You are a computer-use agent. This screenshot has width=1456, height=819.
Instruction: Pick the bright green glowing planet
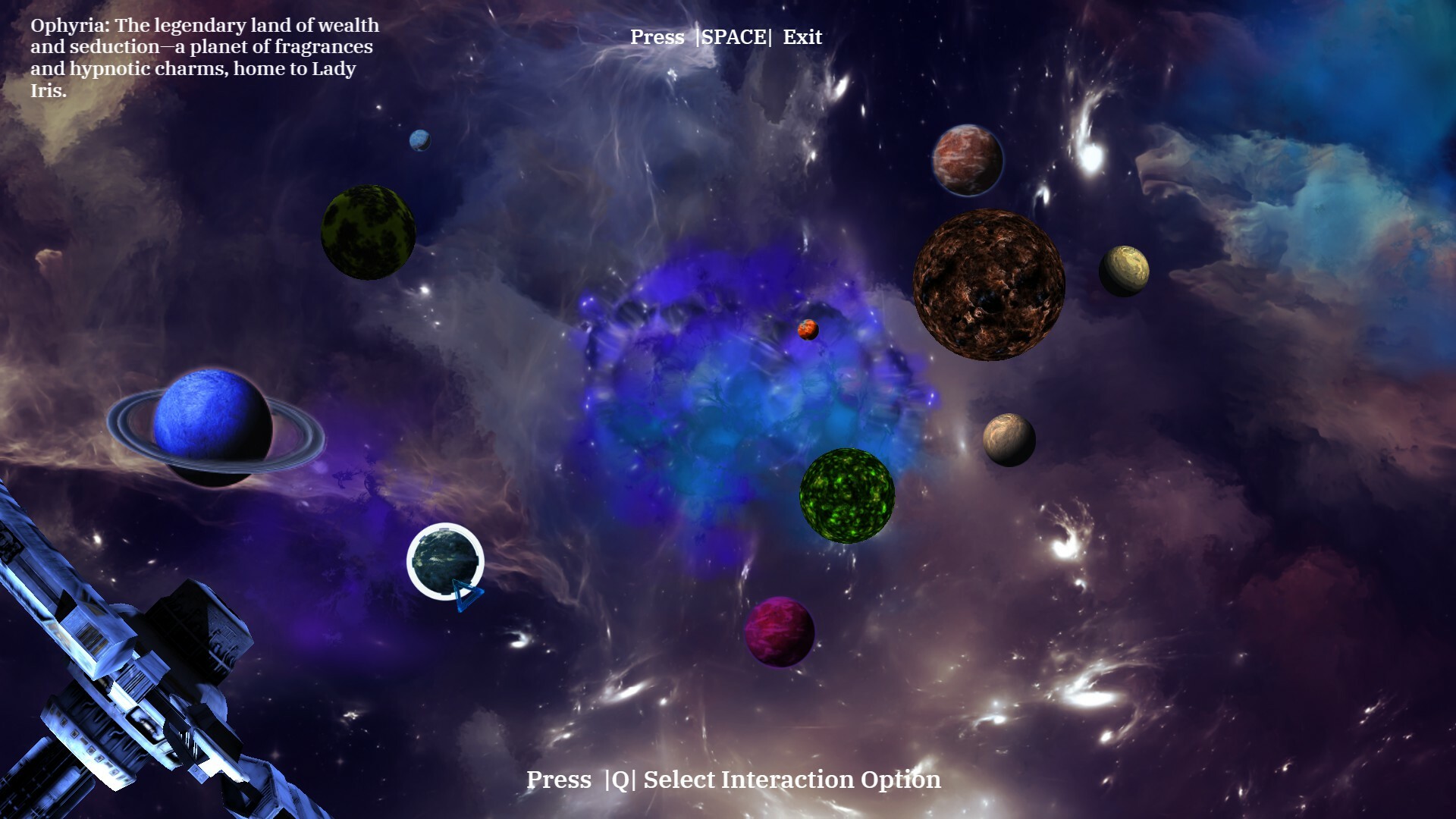(847, 495)
